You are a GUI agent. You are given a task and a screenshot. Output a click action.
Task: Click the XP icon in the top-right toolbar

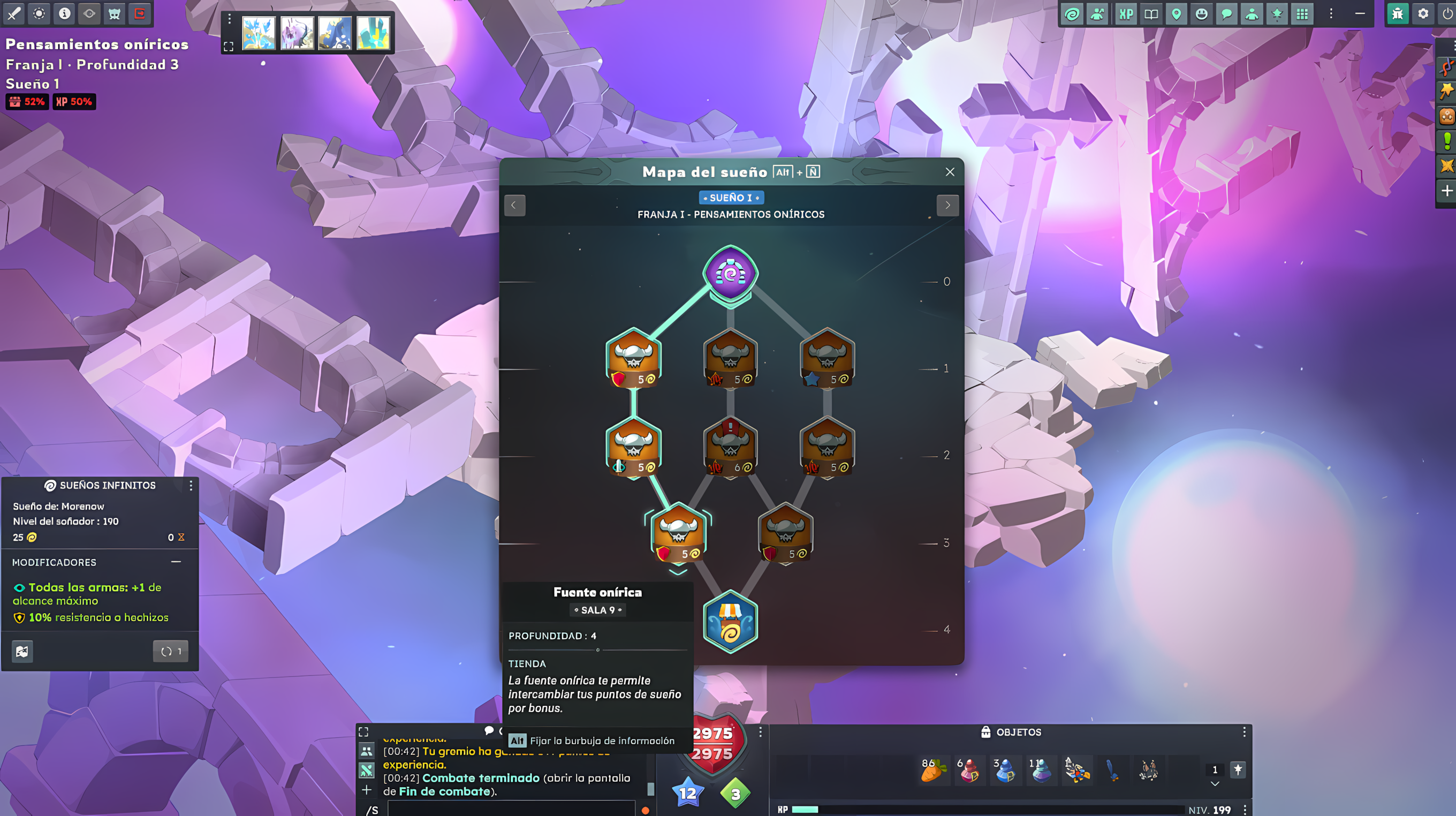click(x=1125, y=14)
